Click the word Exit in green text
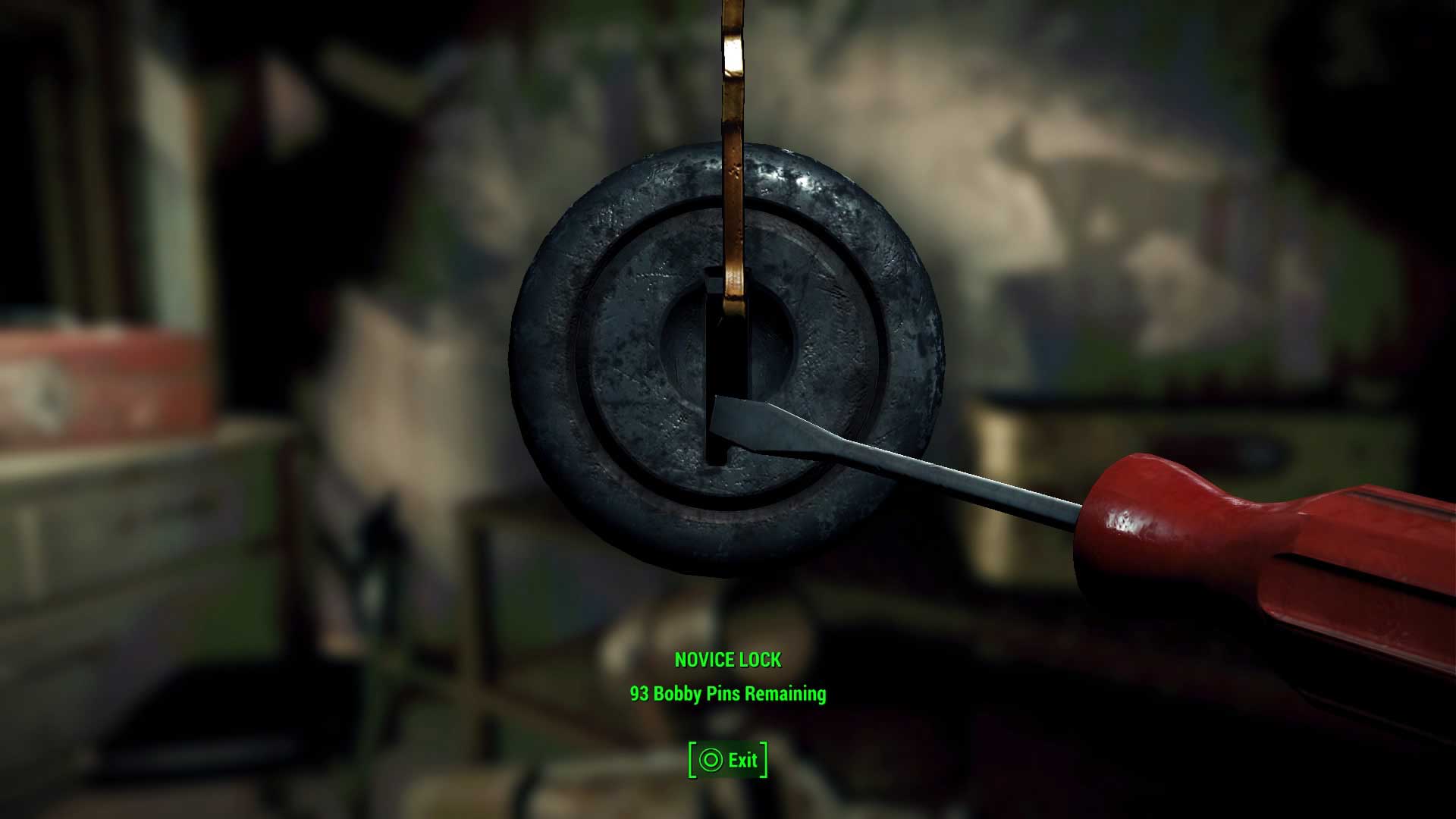The height and width of the screenshot is (819, 1456). (742, 760)
